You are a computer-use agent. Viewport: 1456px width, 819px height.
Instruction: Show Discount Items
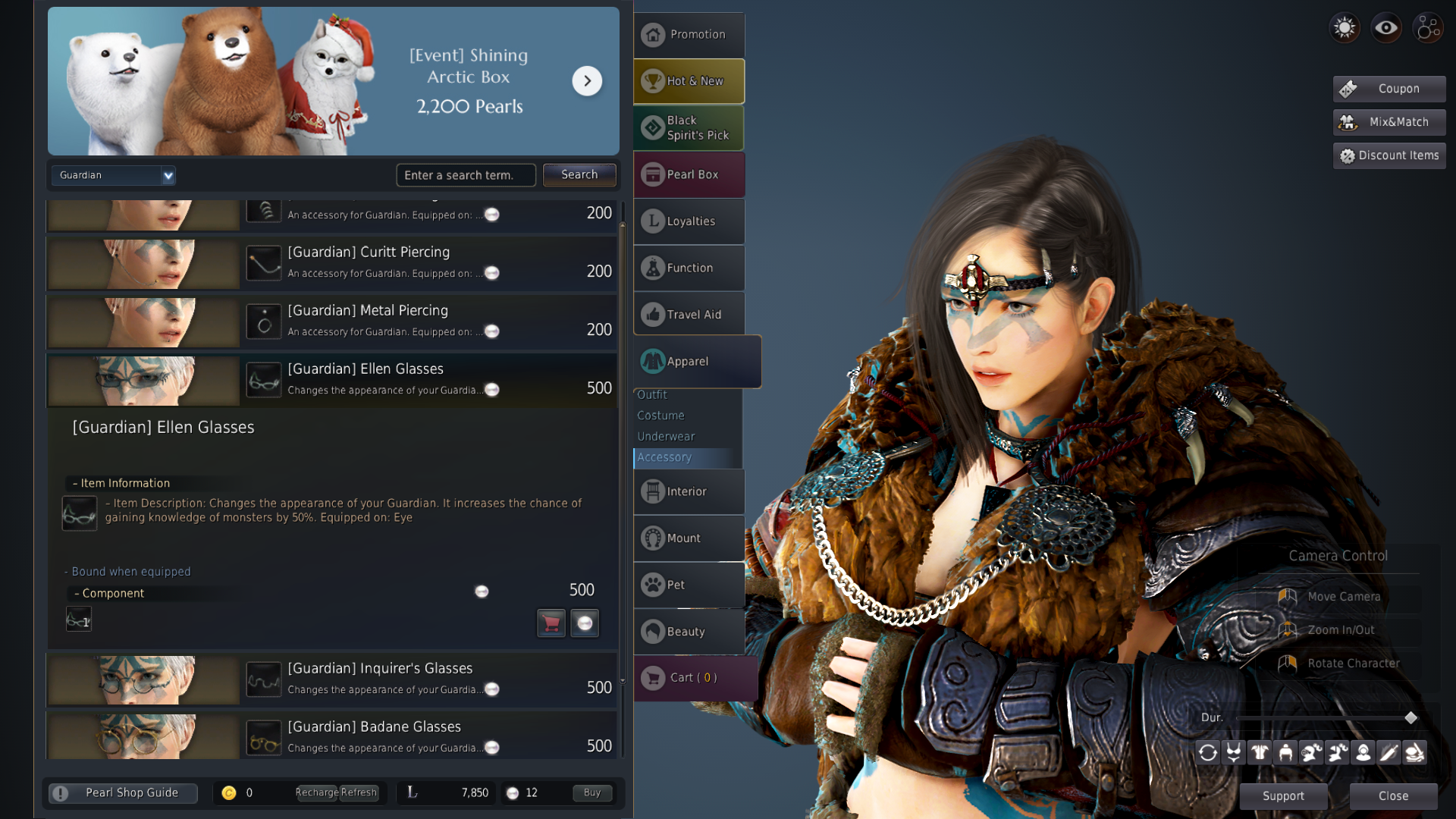1389,155
